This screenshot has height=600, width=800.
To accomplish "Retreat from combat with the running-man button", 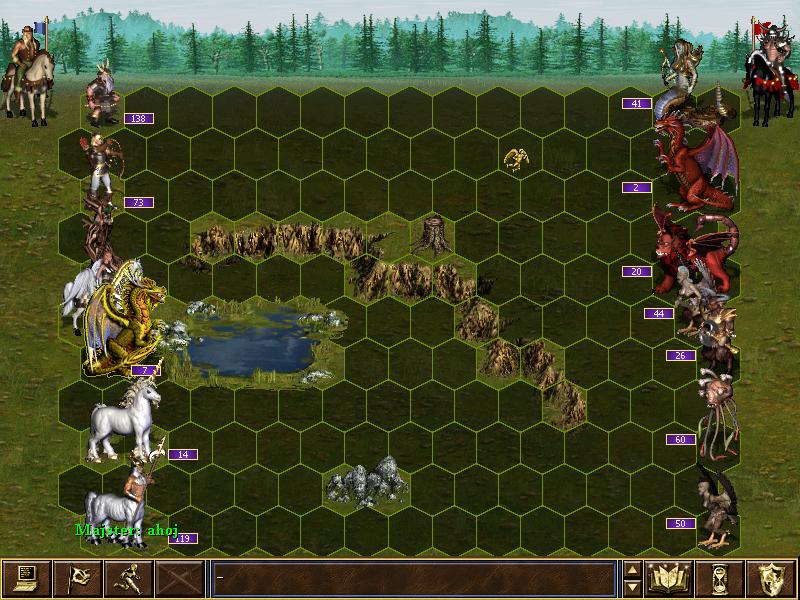I will [128, 577].
